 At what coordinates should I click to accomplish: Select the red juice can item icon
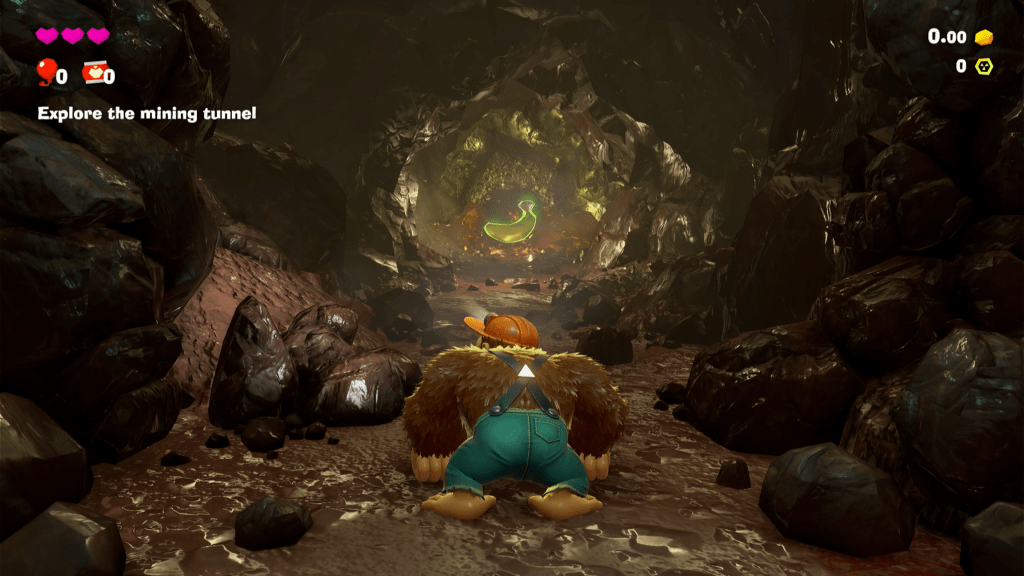pos(93,72)
